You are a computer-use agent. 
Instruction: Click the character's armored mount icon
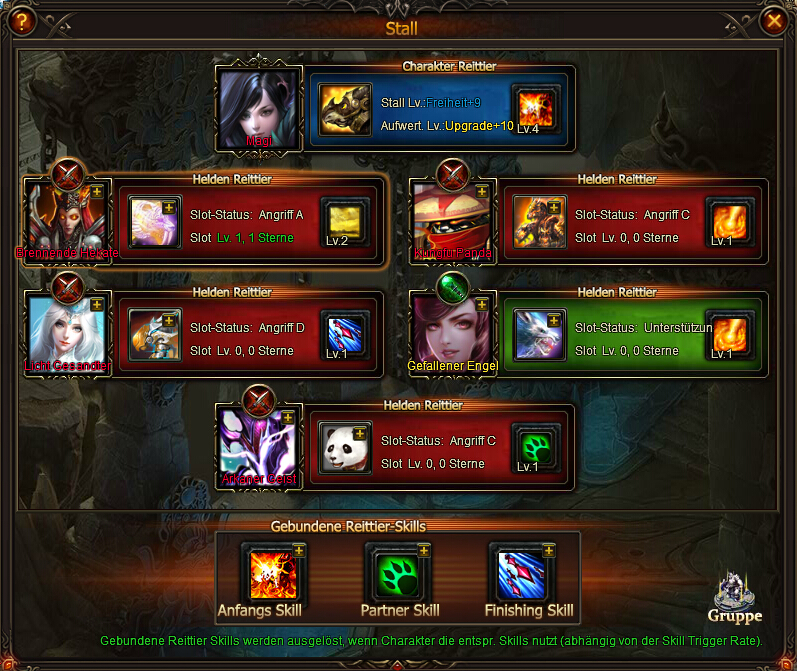click(x=345, y=109)
